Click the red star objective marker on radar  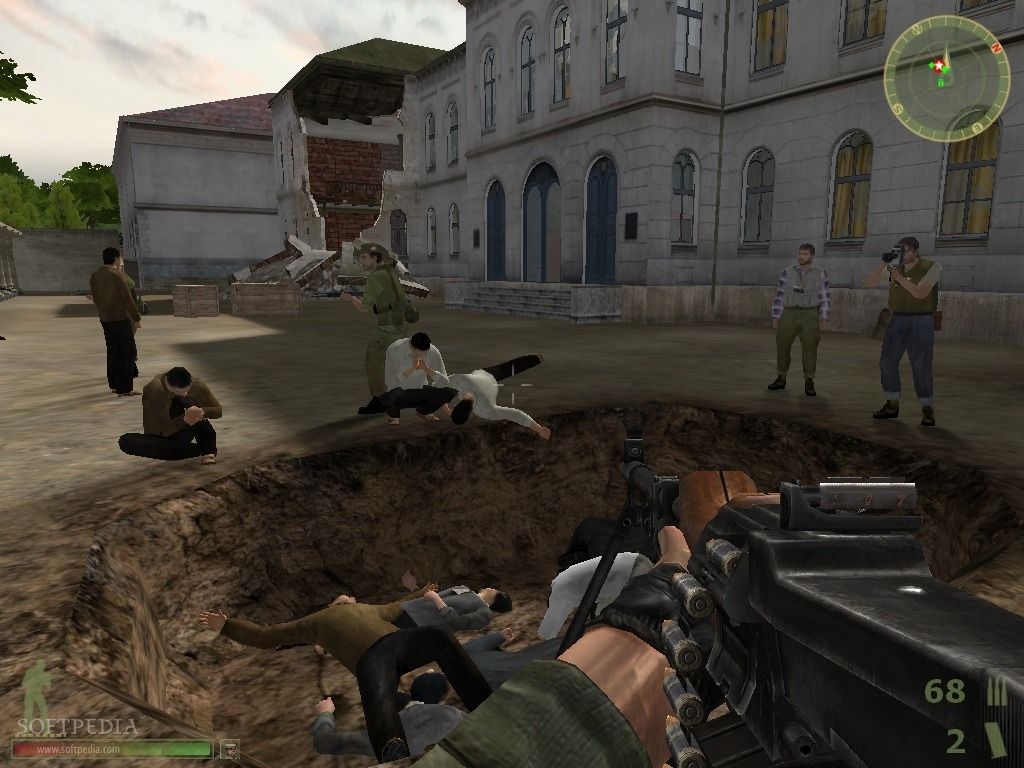coord(938,66)
